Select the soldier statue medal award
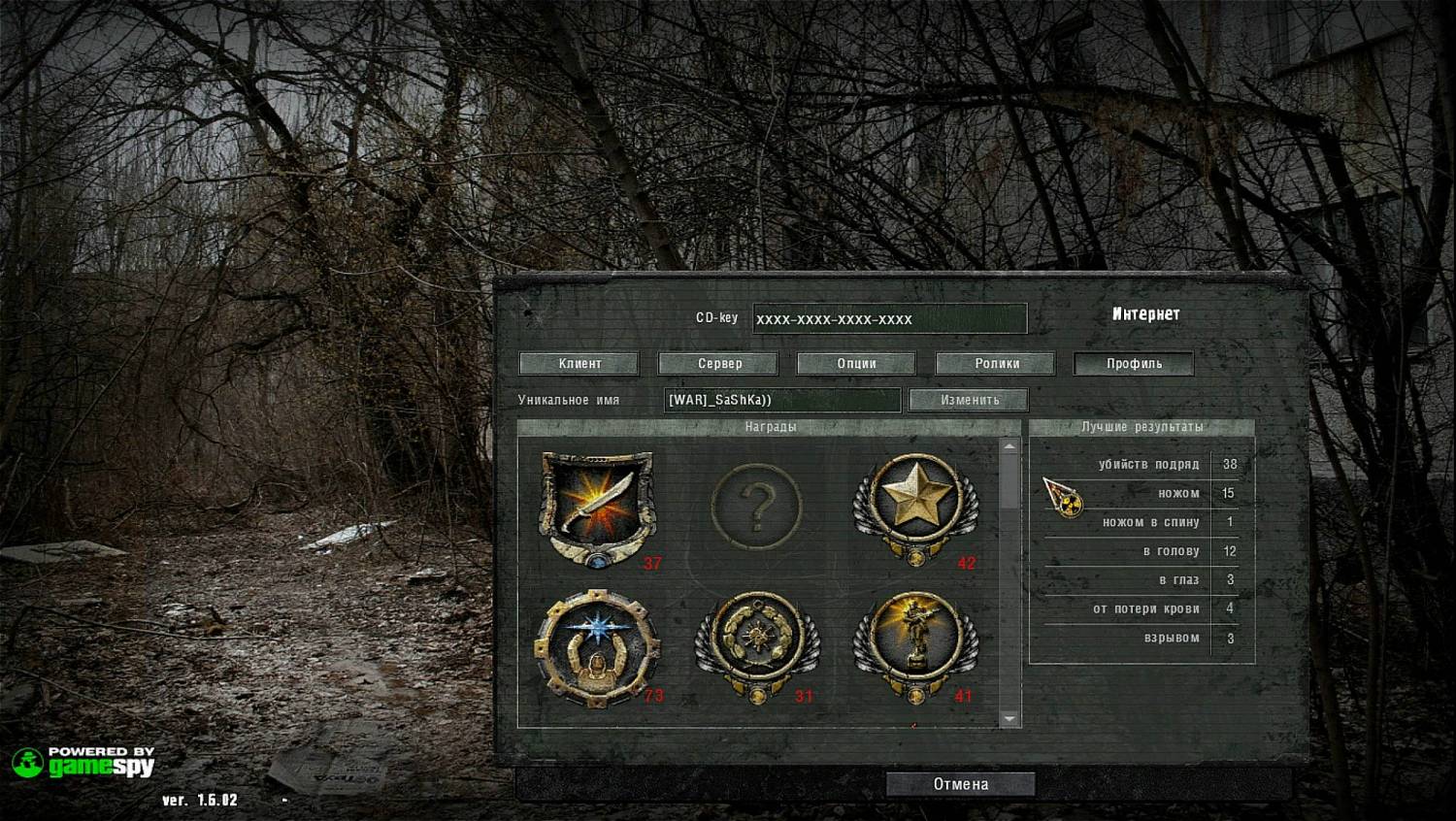This screenshot has width=1456, height=821. 914,646
